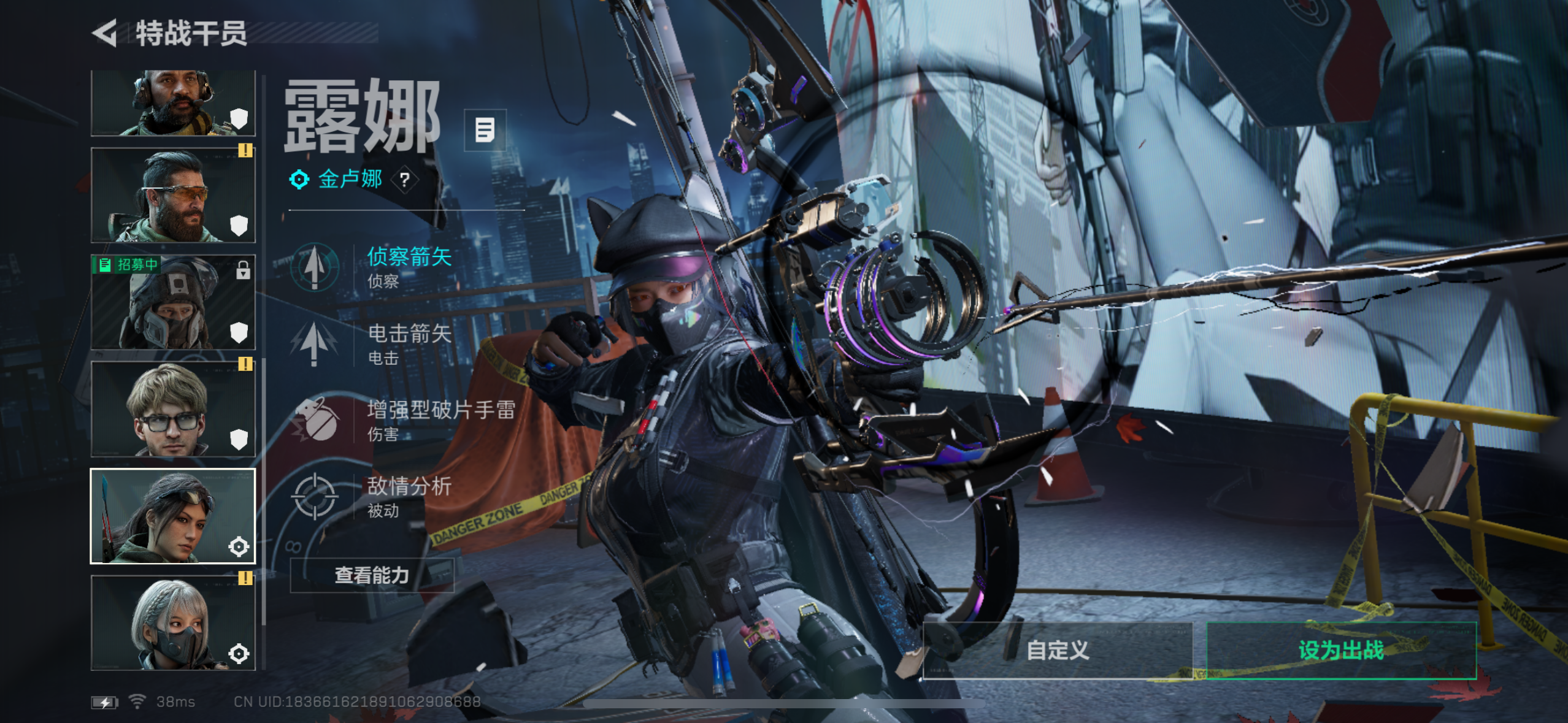Select the 侦察箭矢 recon arrow ability

point(408,267)
